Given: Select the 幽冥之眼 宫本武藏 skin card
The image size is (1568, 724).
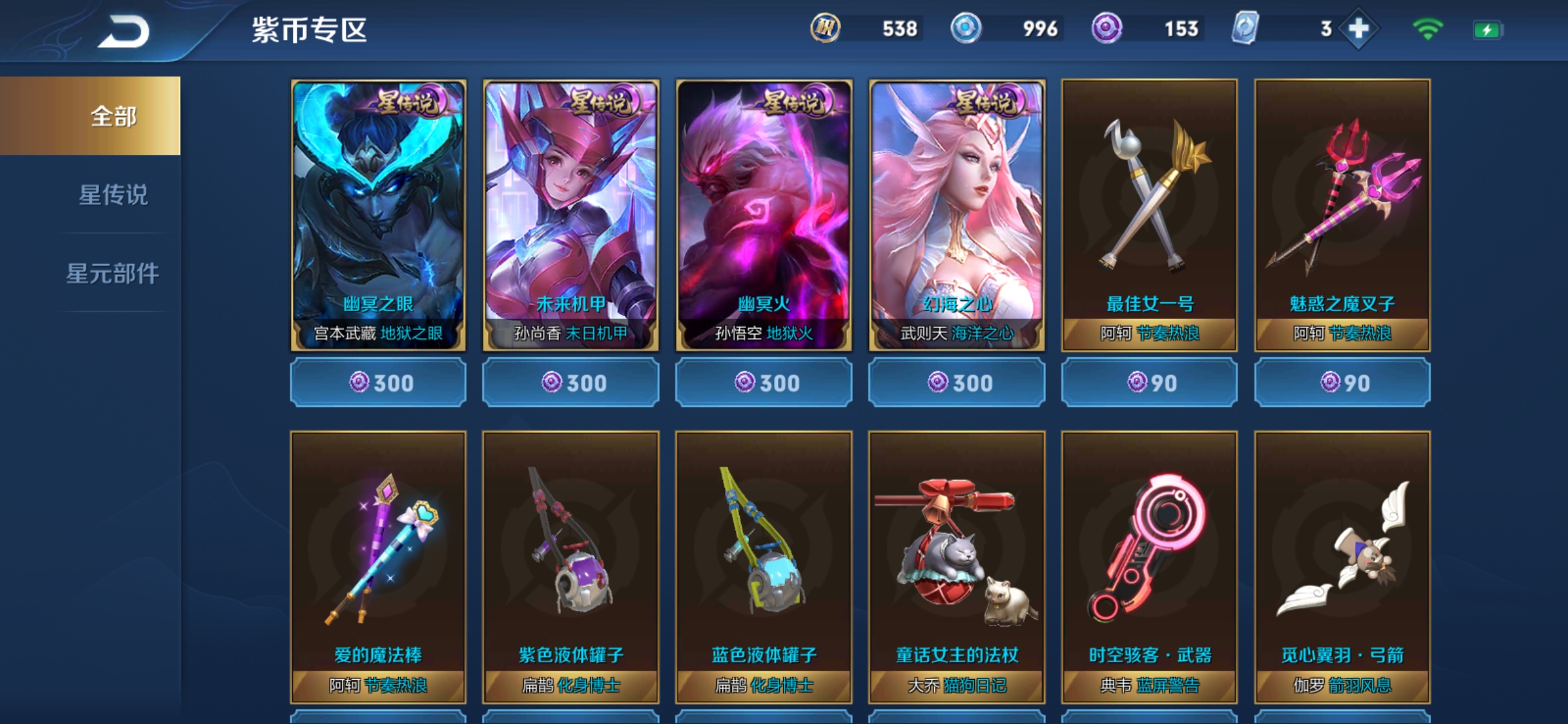Looking at the screenshot, I should pos(378,215).
